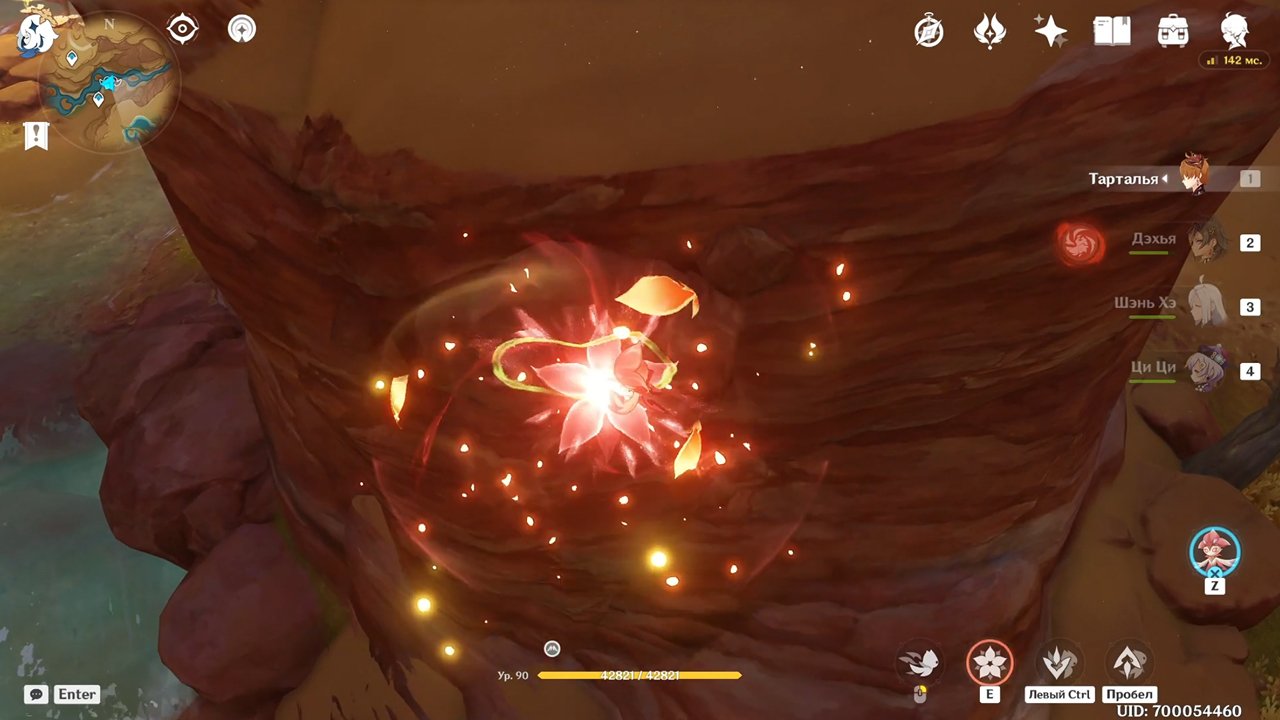Switch to party member Шэнь Хэ
This screenshot has height=720, width=1280.
coord(1206,305)
